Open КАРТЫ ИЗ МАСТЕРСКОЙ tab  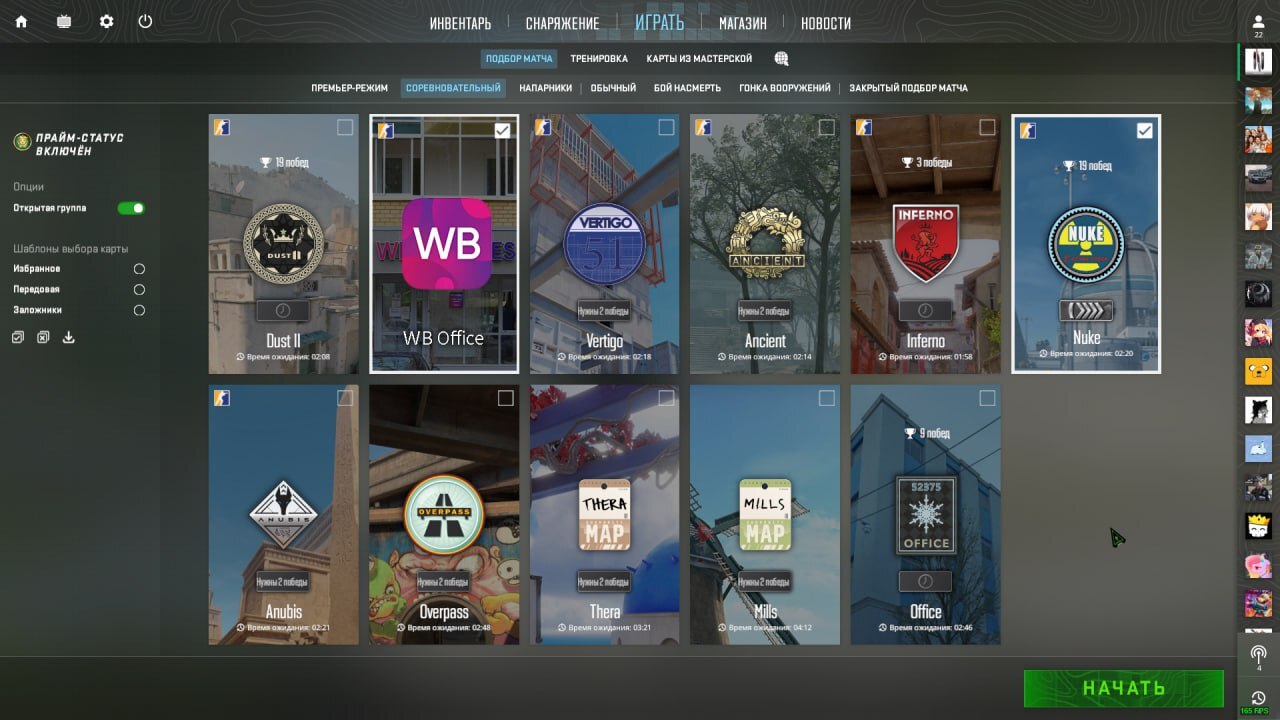click(699, 59)
